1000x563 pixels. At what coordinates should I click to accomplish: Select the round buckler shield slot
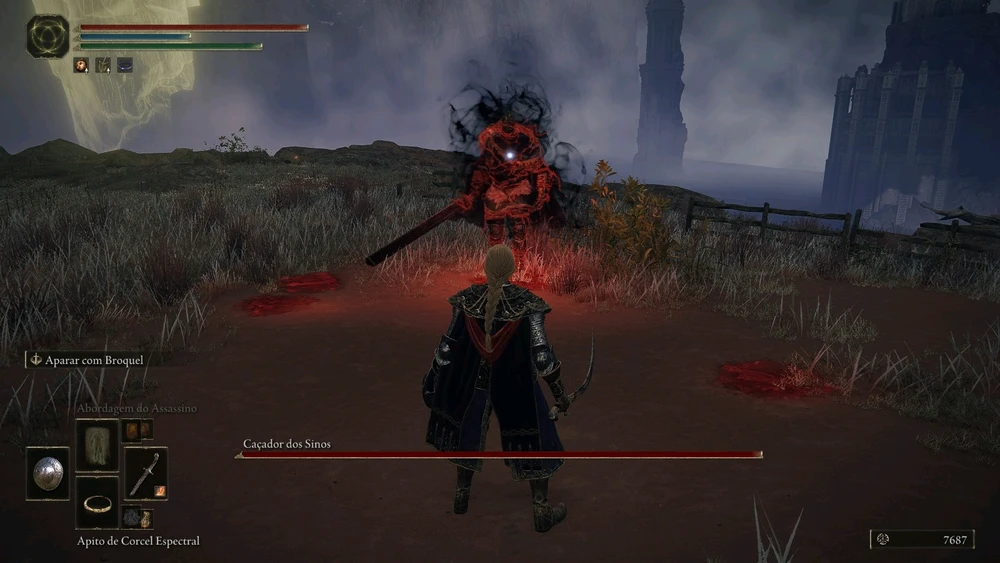(x=47, y=473)
